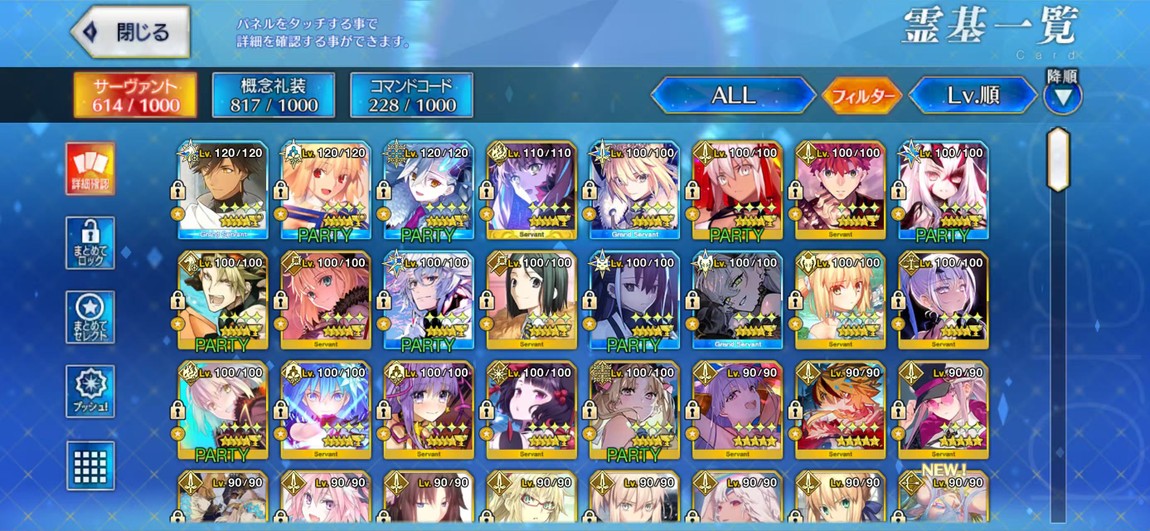Viewport: 1150px width, 531px height.
Task: Click the まとめてセレクト bulk select button
Action: 90,317
